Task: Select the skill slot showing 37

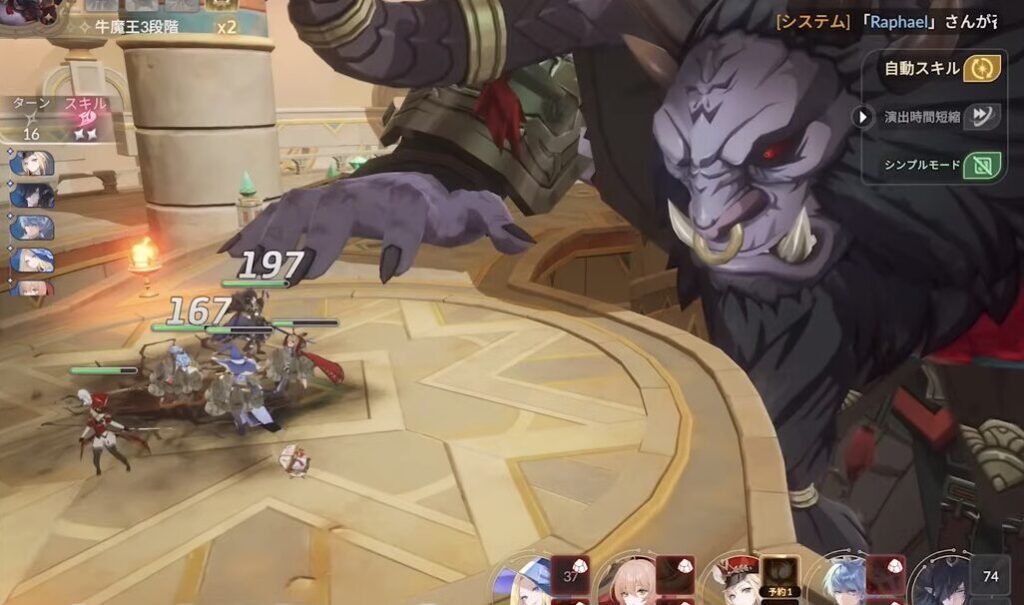Action: [x=571, y=576]
